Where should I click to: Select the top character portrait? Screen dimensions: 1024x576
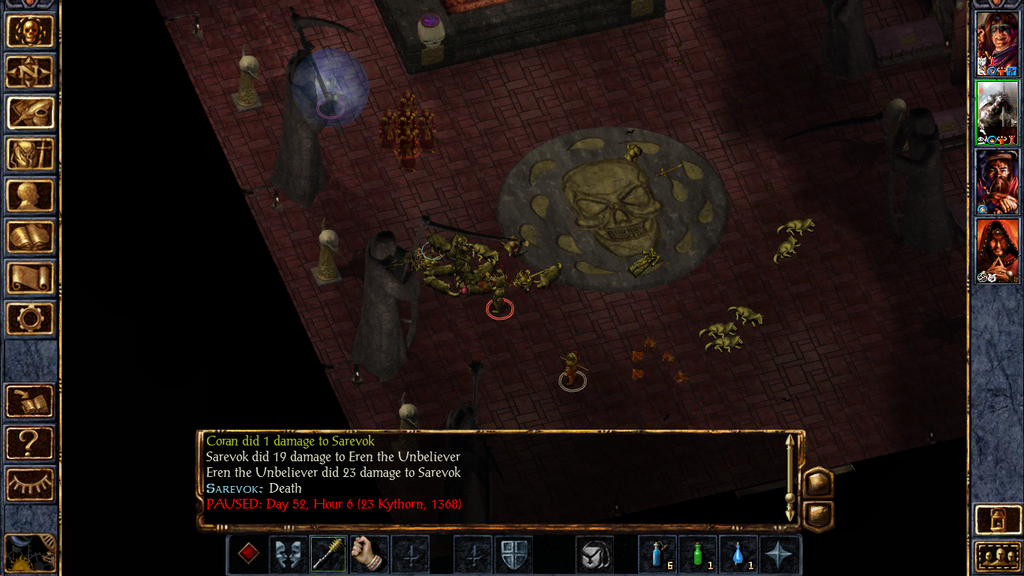996,44
